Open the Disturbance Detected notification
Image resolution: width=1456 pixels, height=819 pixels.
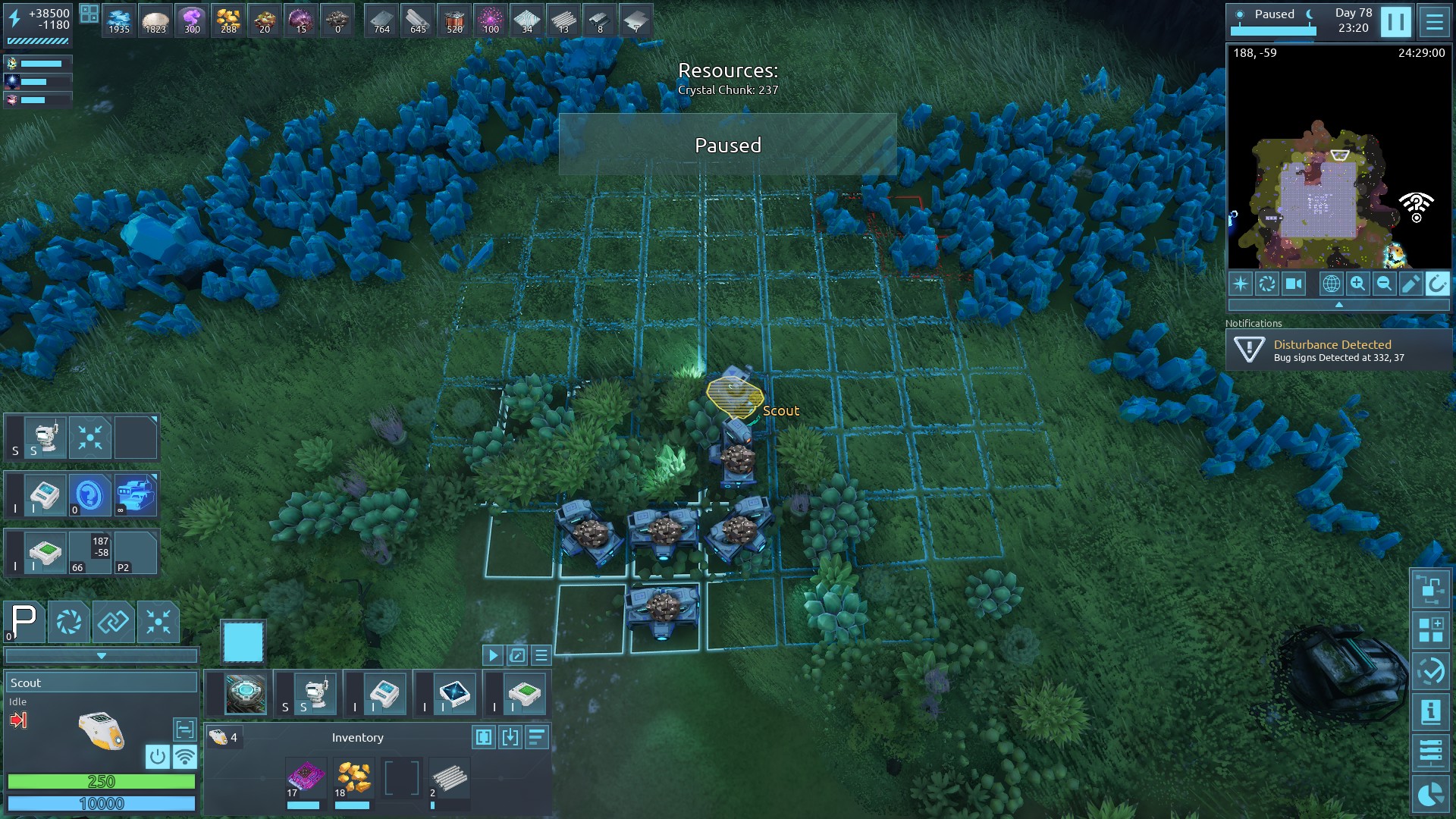click(1338, 350)
